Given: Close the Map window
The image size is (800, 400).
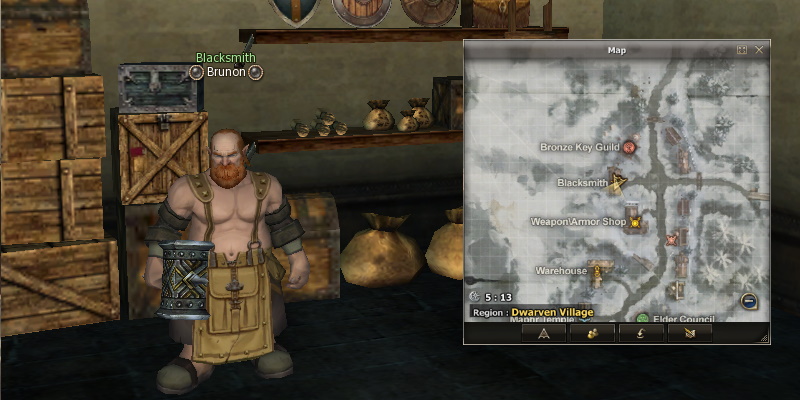Looking at the screenshot, I should pos(759,50).
